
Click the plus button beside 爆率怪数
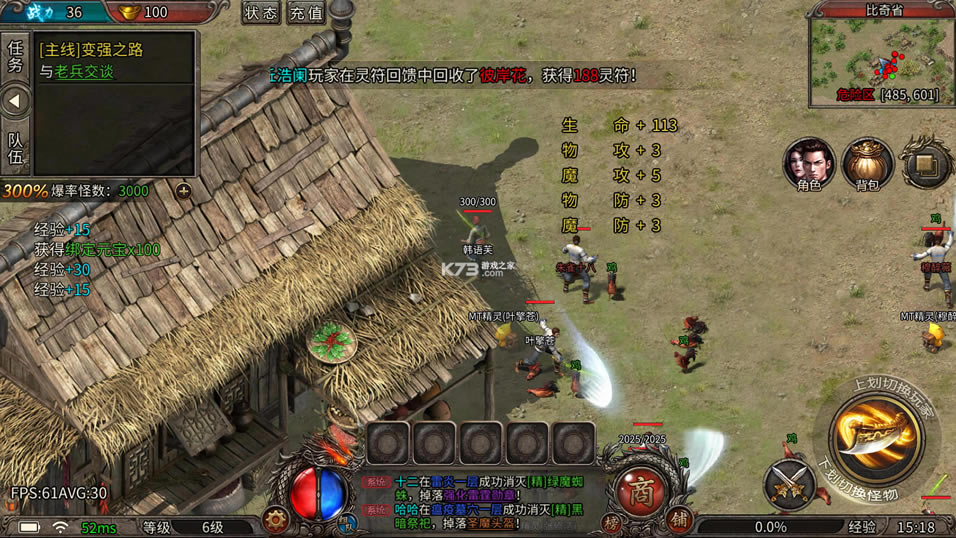(x=183, y=190)
